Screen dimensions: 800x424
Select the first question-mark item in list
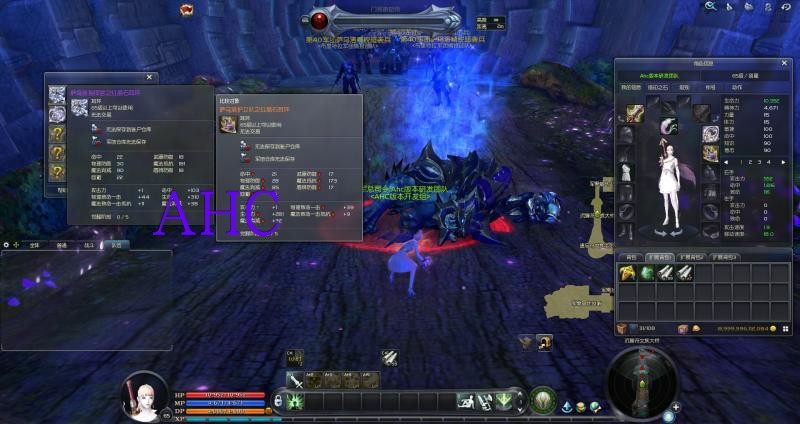[x=57, y=132]
